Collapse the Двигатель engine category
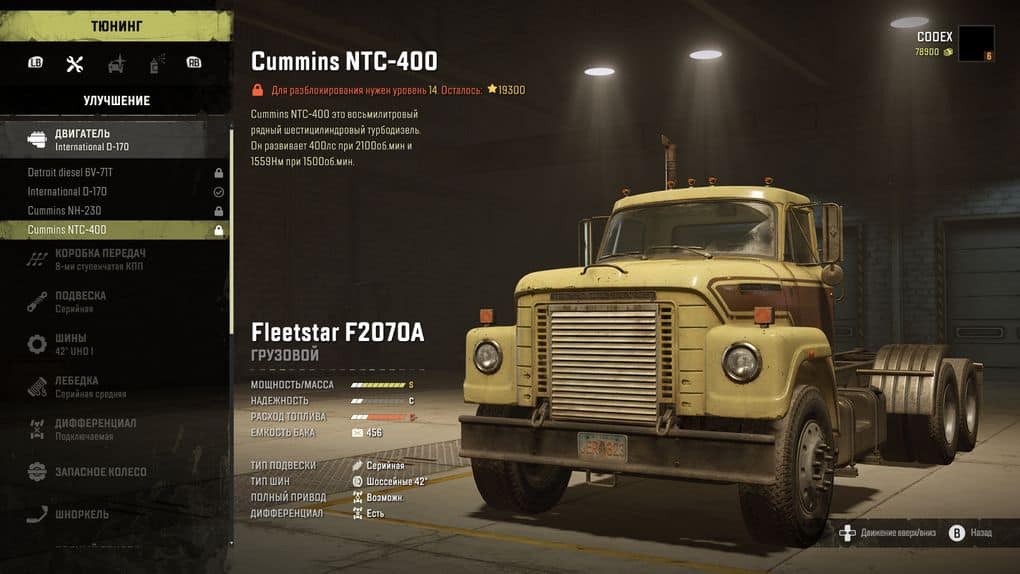This screenshot has height=574, width=1020. tap(114, 139)
